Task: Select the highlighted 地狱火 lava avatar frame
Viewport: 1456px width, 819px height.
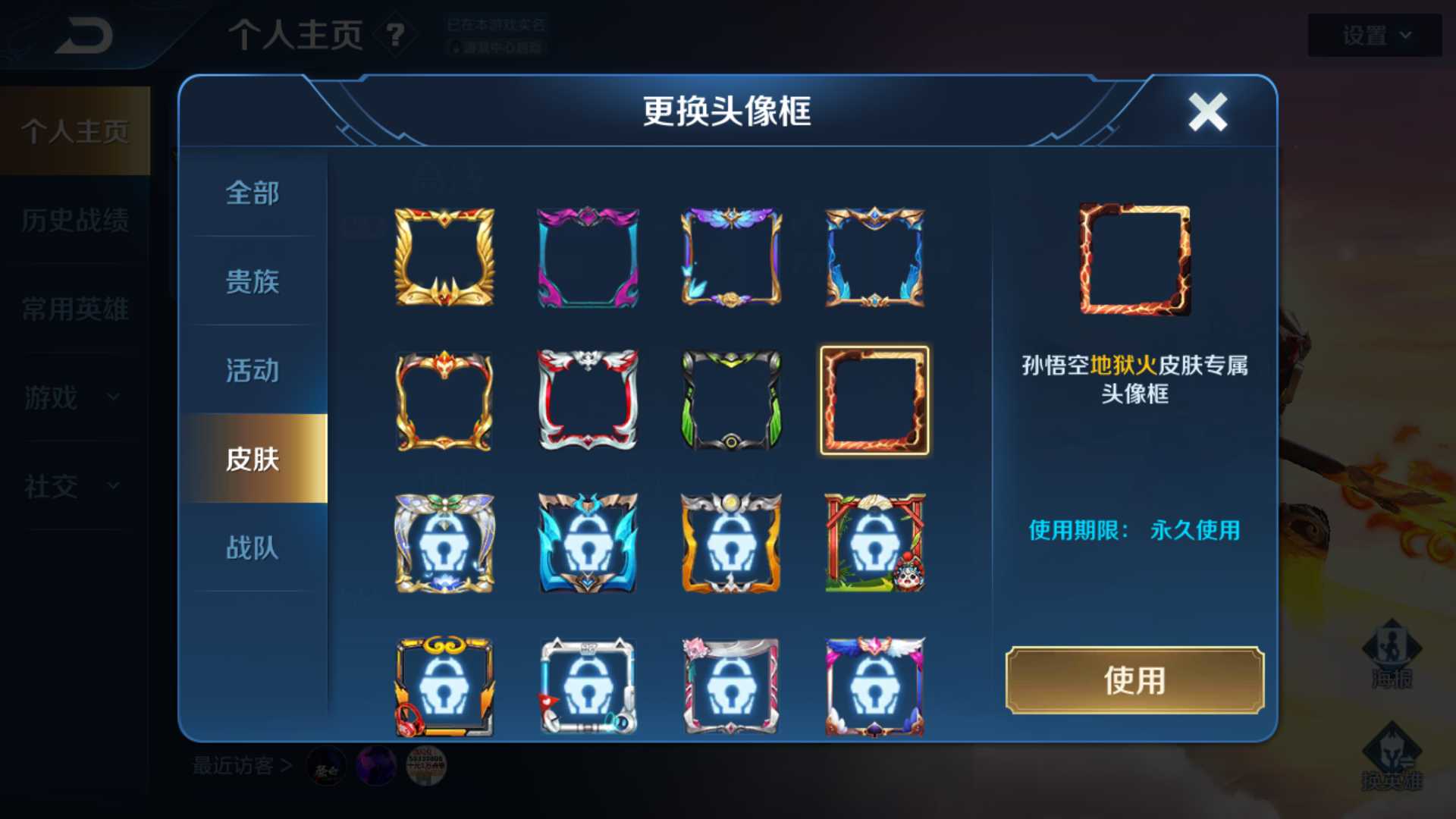Action: (872, 400)
